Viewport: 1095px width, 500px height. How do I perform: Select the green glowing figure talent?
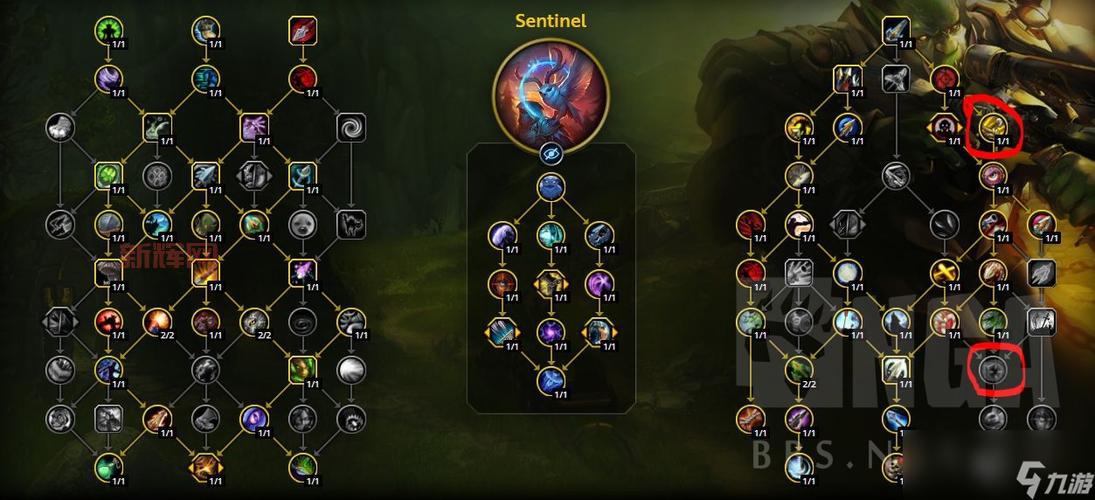[109, 30]
